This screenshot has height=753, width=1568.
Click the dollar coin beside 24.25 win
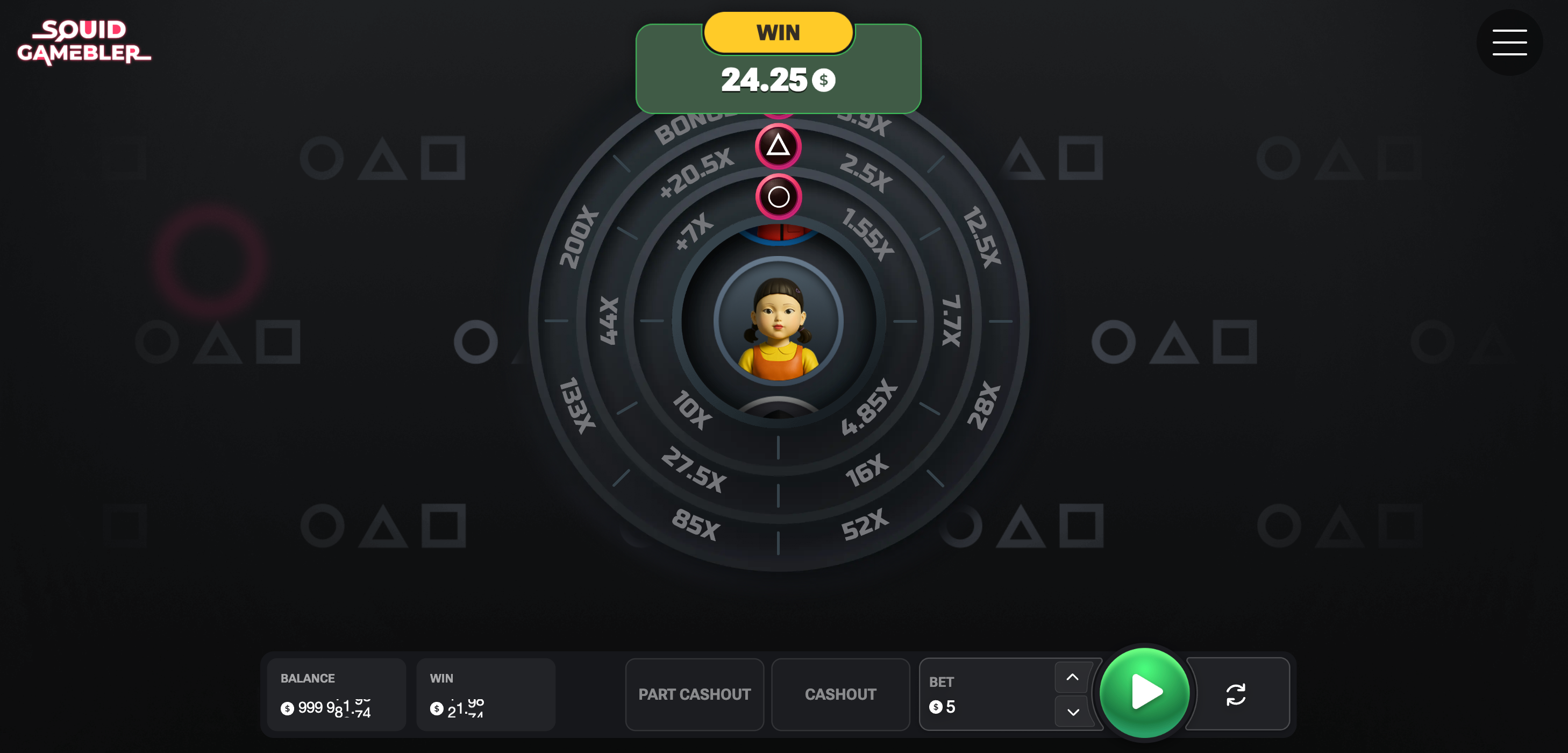[824, 79]
